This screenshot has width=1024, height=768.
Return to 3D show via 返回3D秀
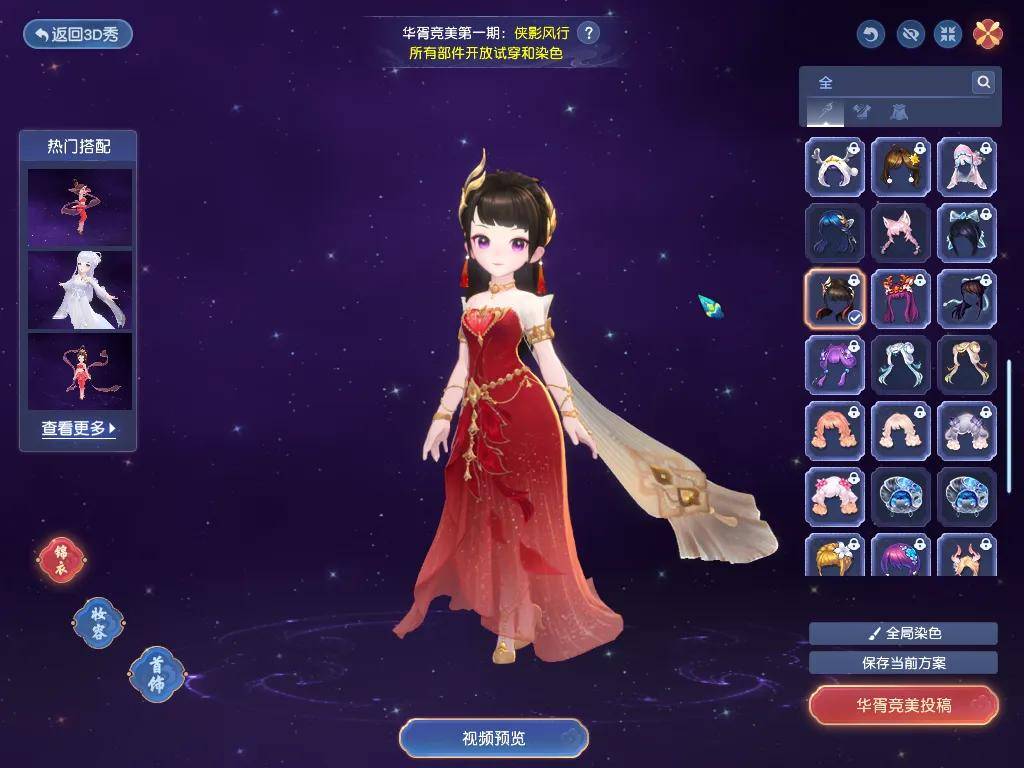click(78, 34)
